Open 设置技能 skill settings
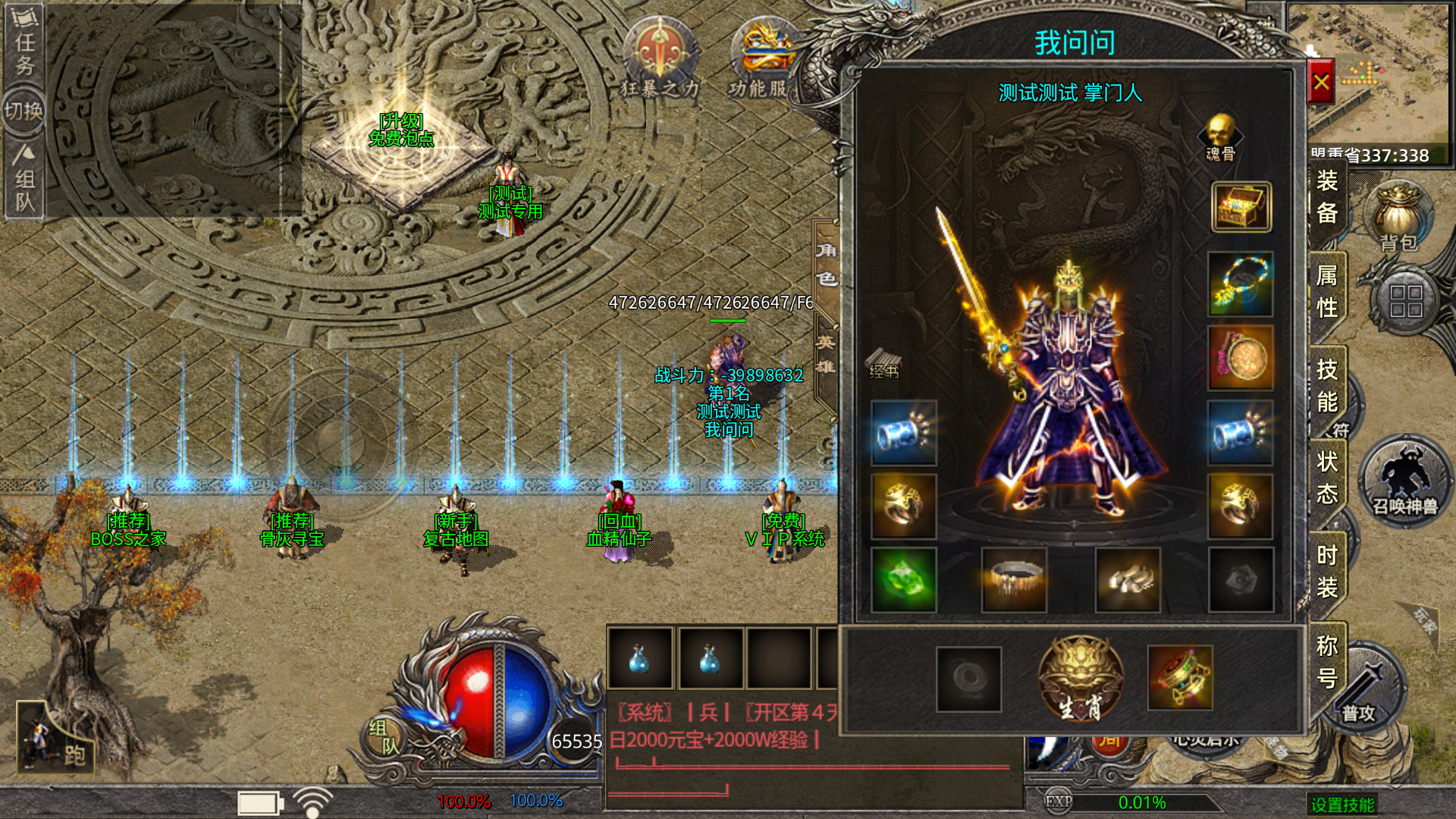1456x819 pixels. tap(1342, 805)
